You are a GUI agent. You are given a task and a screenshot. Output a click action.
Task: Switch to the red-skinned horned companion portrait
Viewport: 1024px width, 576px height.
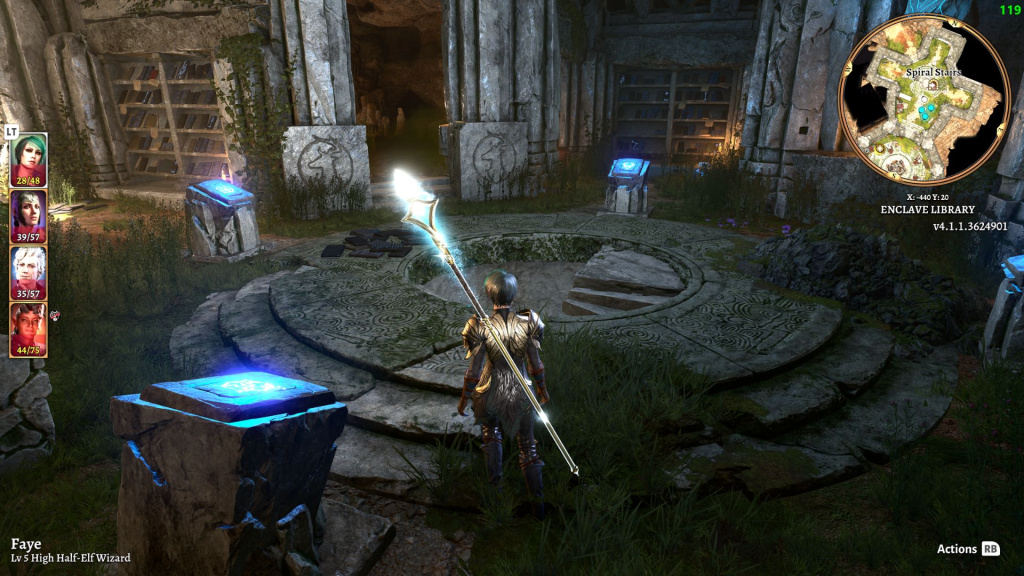point(28,328)
